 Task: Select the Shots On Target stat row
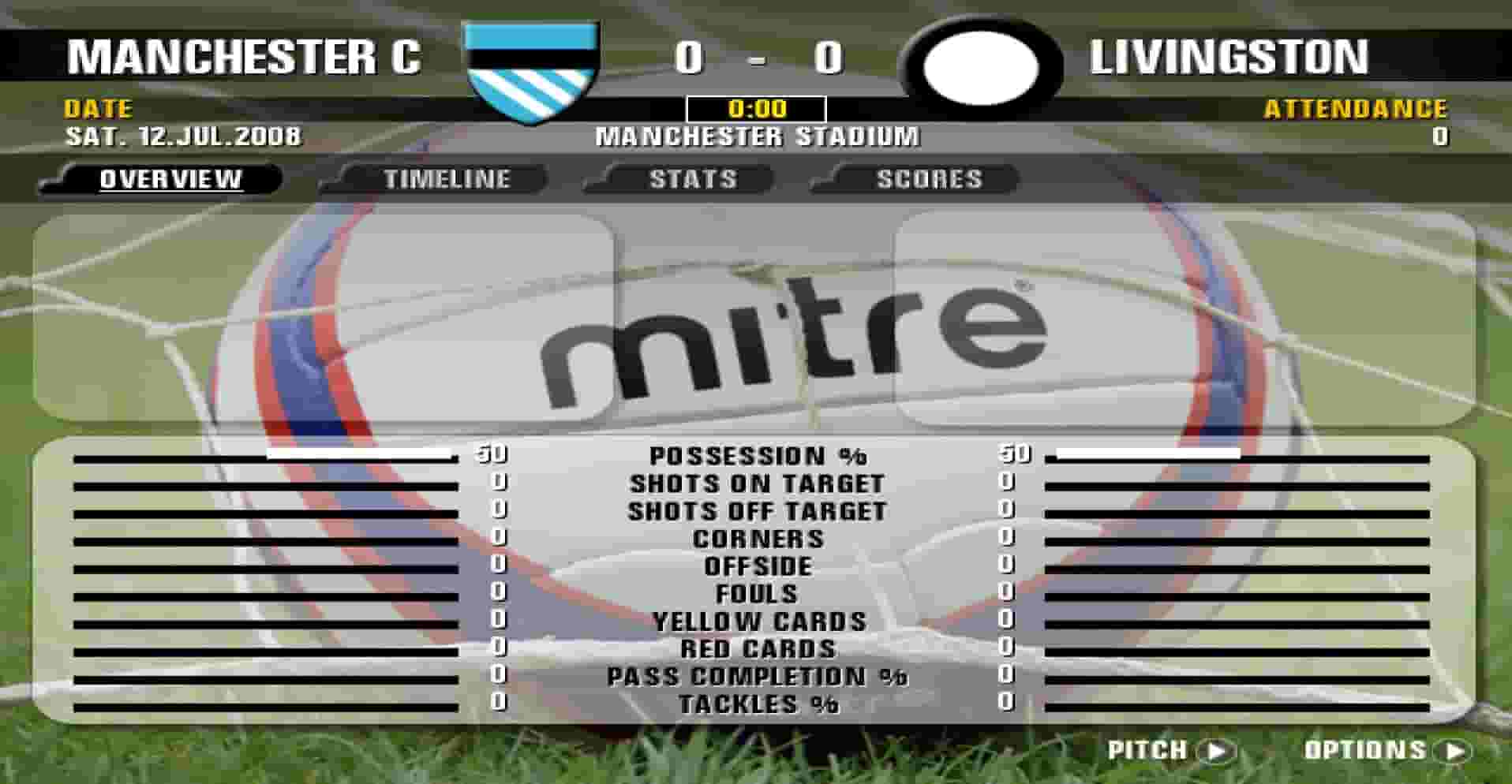tap(756, 483)
